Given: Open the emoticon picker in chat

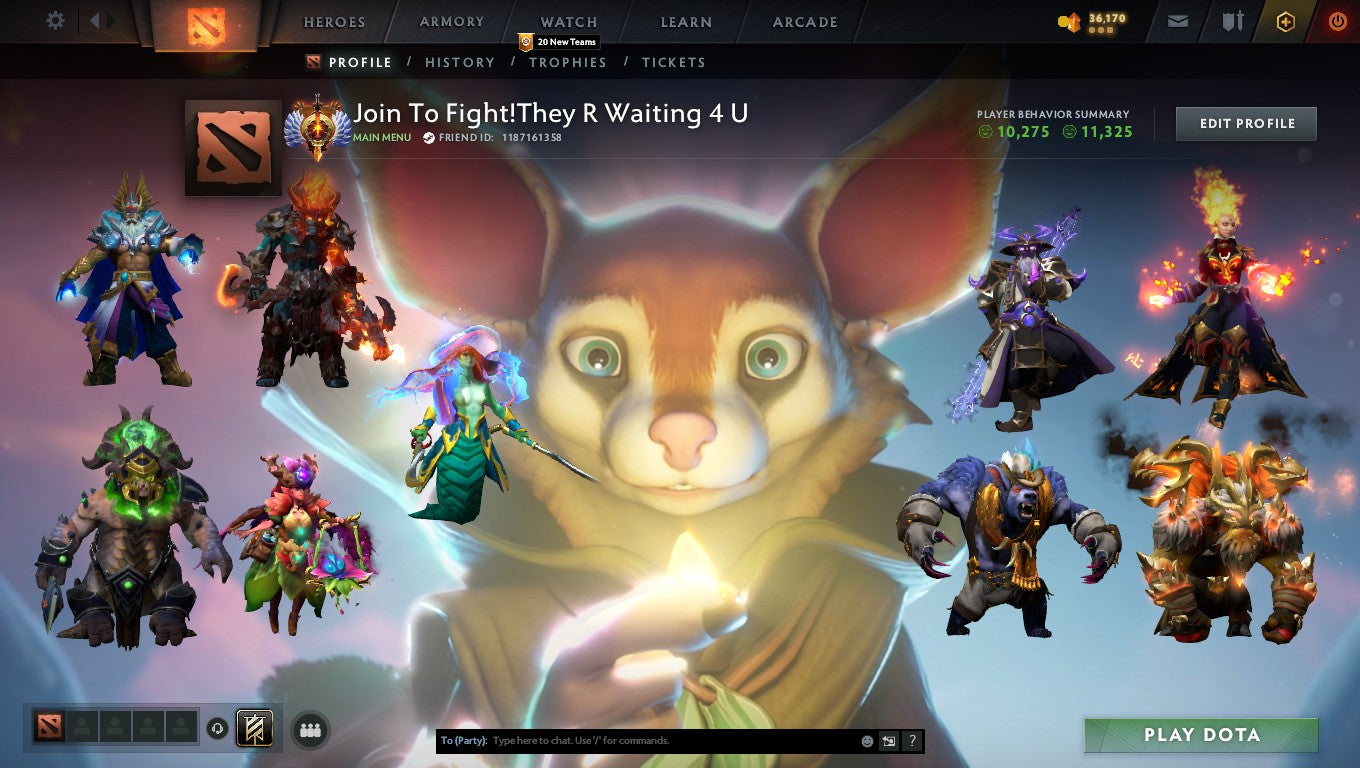Looking at the screenshot, I should click(x=866, y=740).
